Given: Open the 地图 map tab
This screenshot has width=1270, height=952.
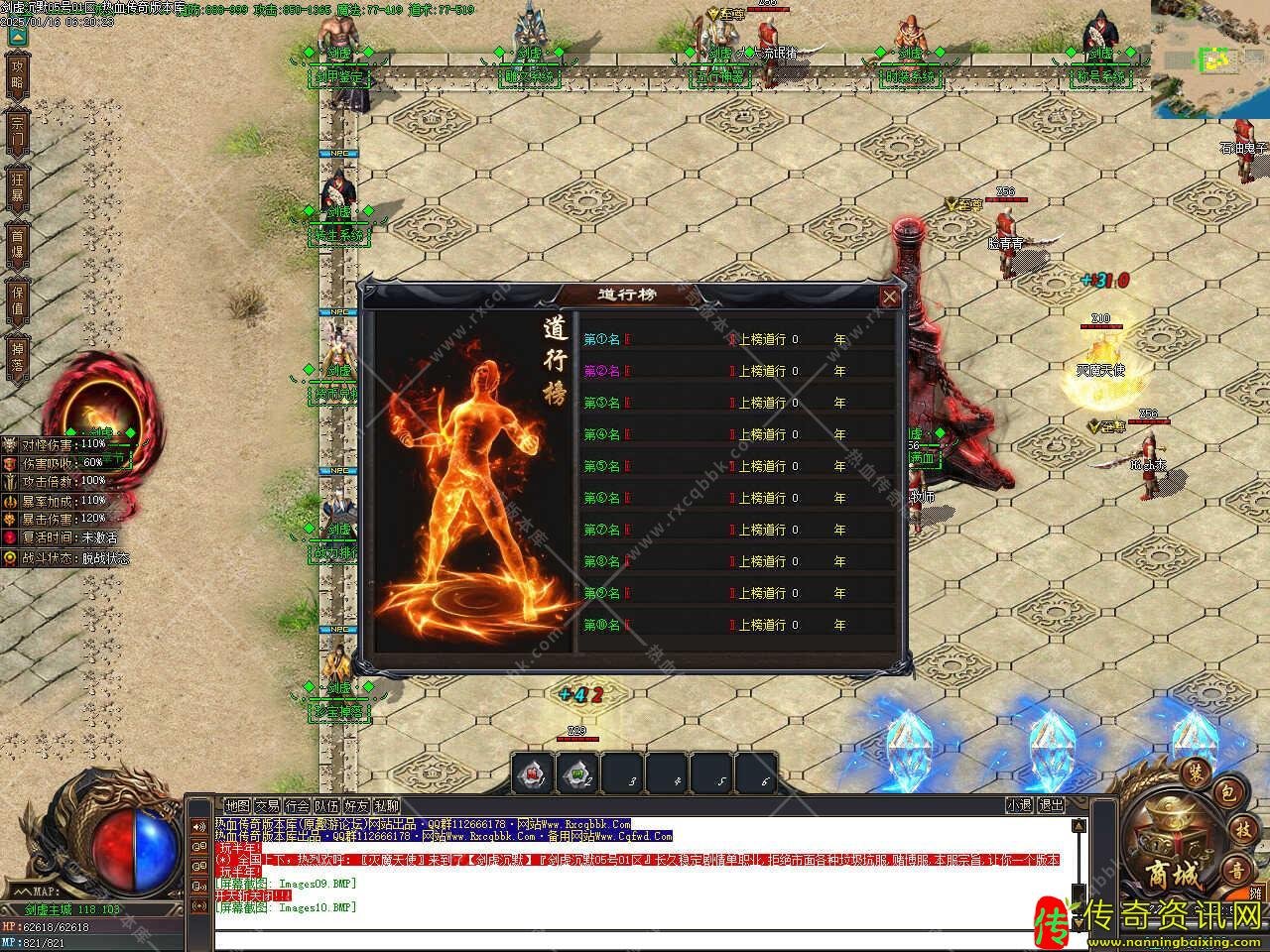Looking at the screenshot, I should [237, 806].
